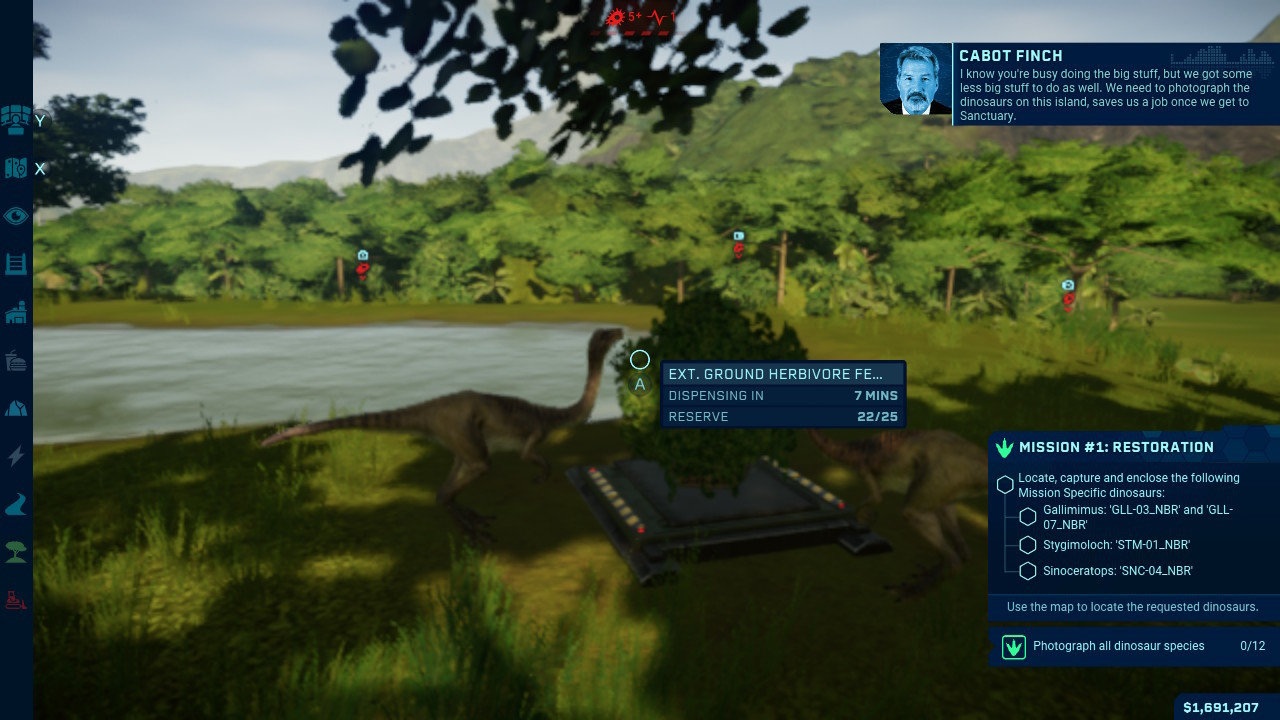Select the tree foliage tool icon
Screen dimensions: 1280x720
[16, 553]
